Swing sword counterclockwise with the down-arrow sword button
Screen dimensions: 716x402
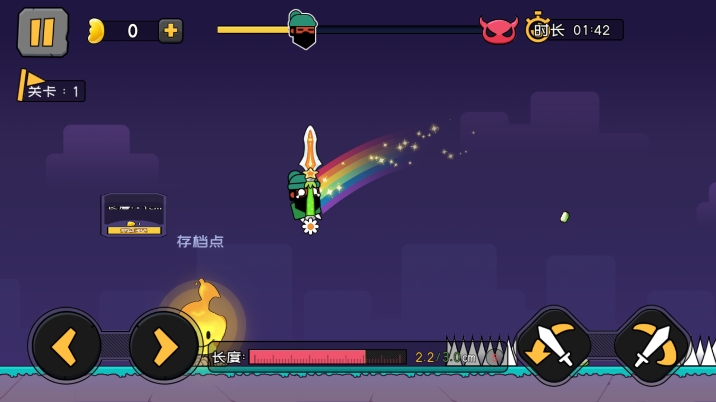click(553, 346)
